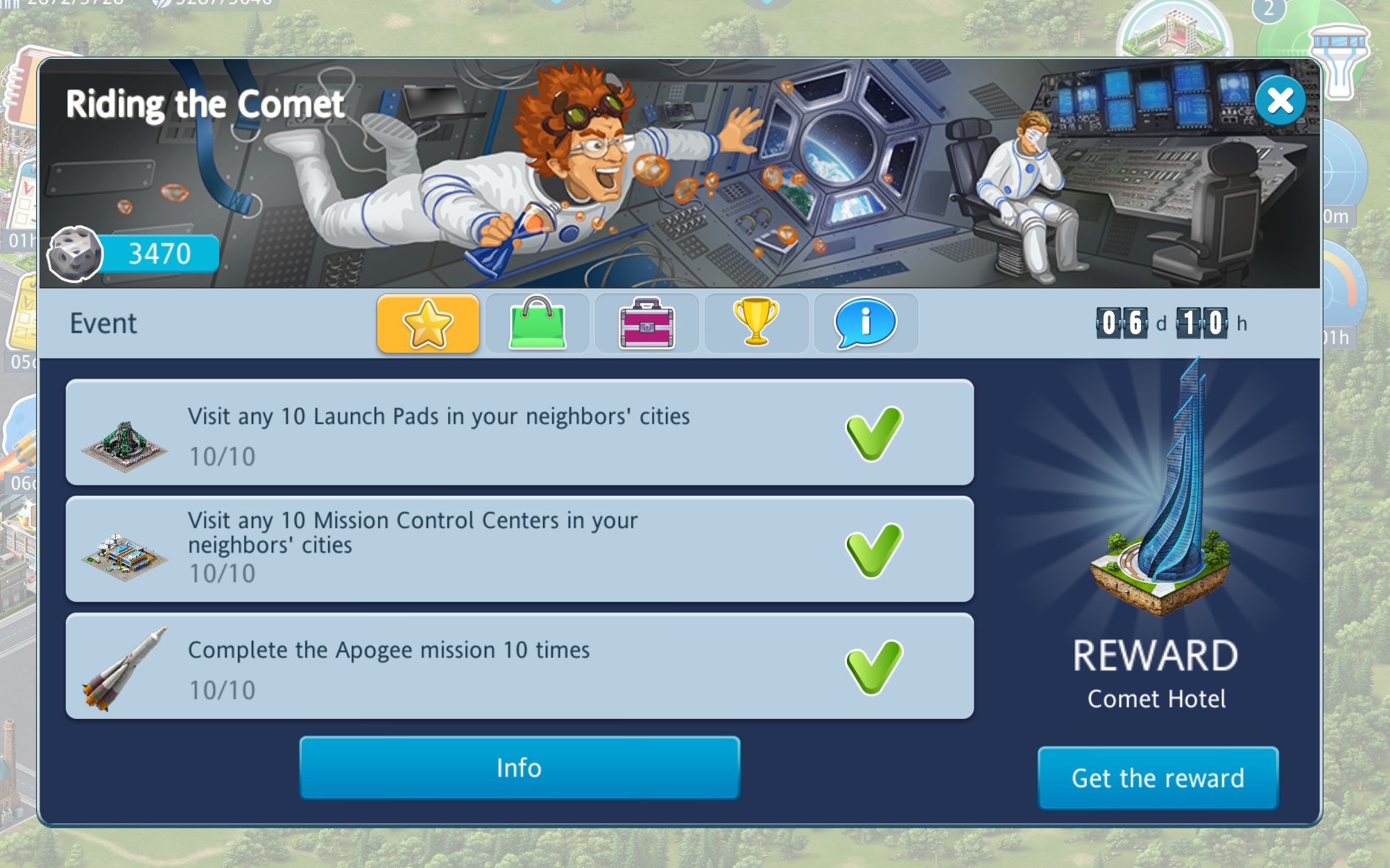The height and width of the screenshot is (868, 1390).
Task: Select the gold star event tab
Action: pos(428,323)
